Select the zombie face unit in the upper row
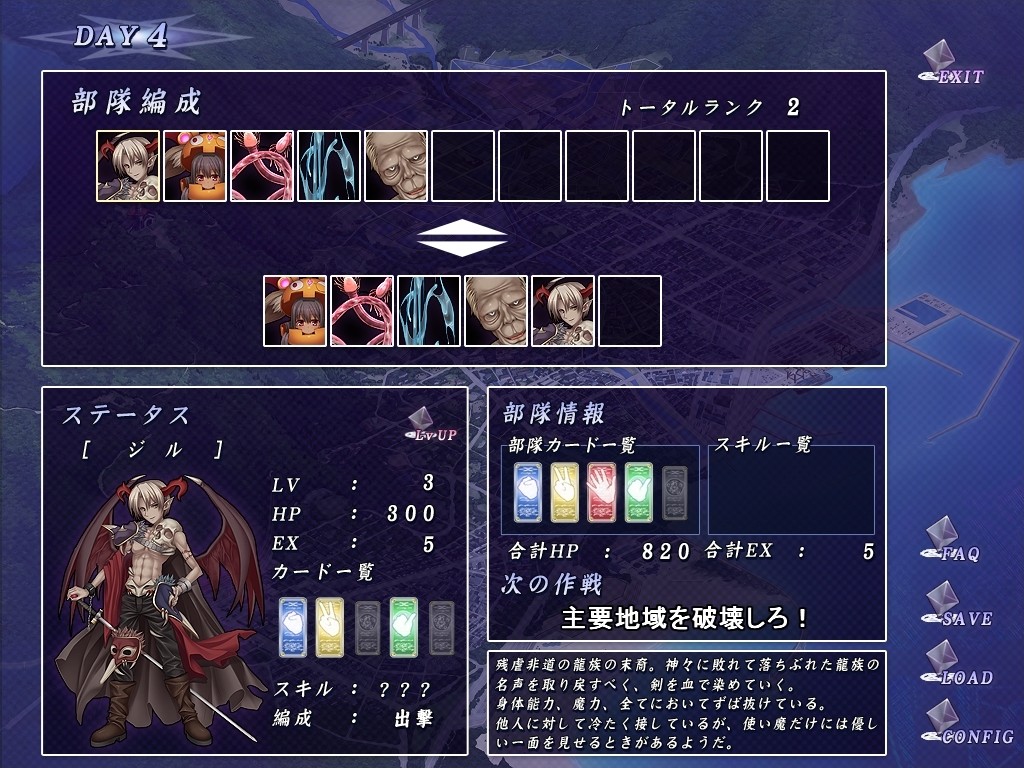Image resolution: width=1024 pixels, height=768 pixels. (396, 166)
